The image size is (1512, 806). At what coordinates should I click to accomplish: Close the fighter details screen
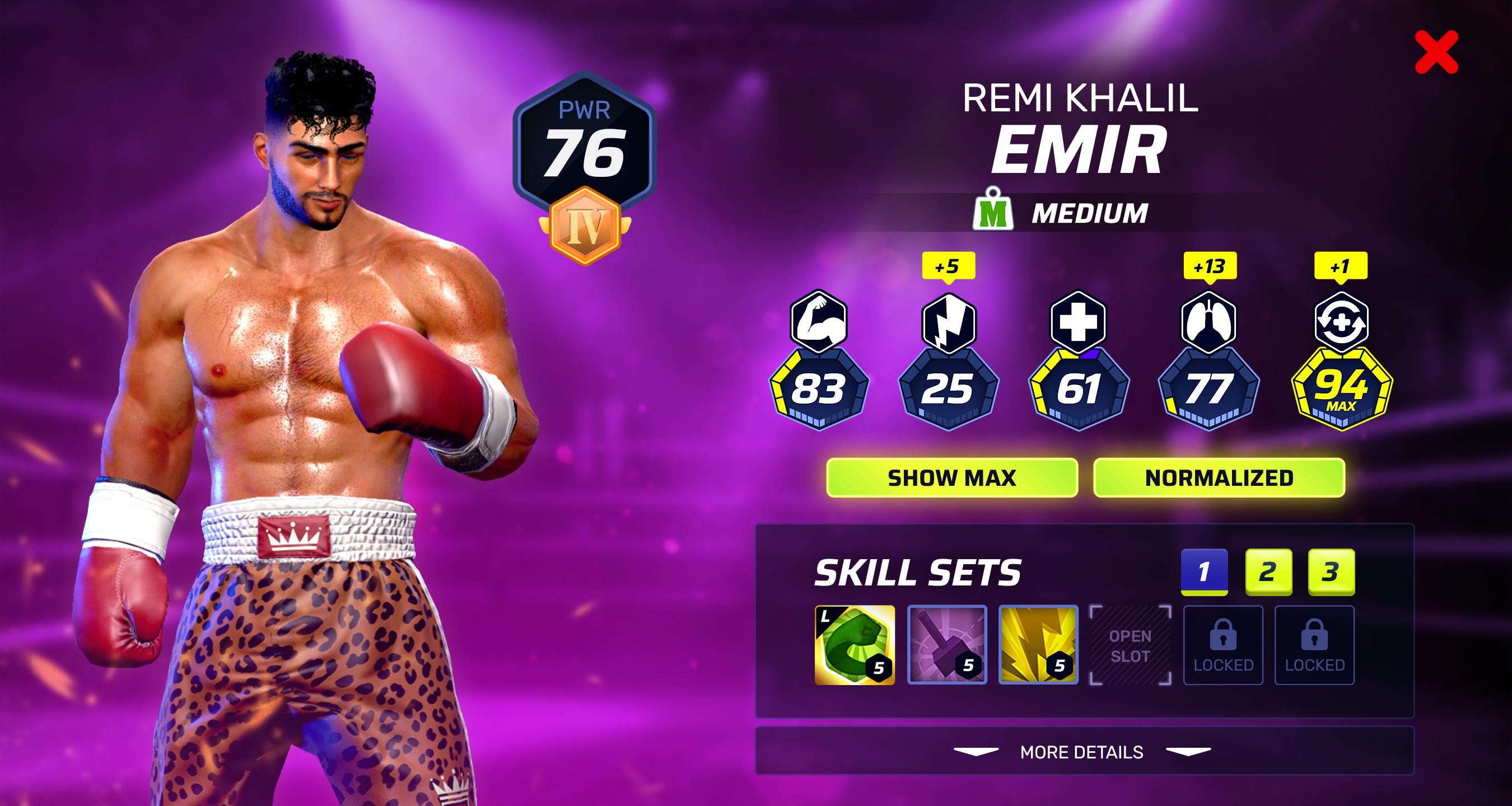click(x=1436, y=53)
